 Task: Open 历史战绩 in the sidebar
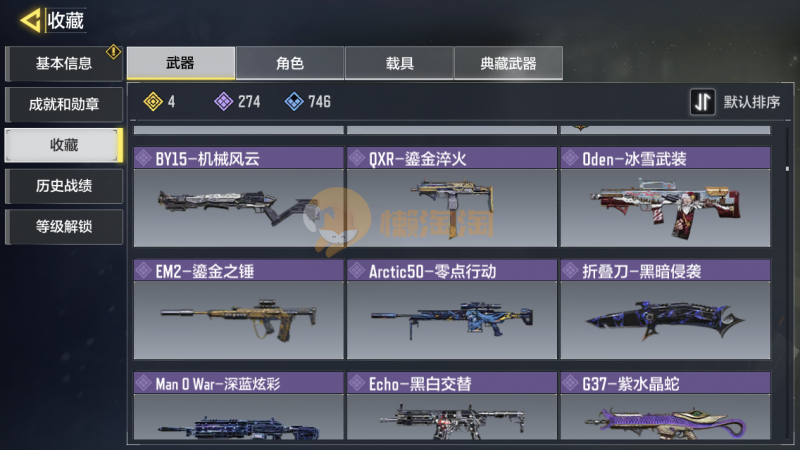click(64, 186)
